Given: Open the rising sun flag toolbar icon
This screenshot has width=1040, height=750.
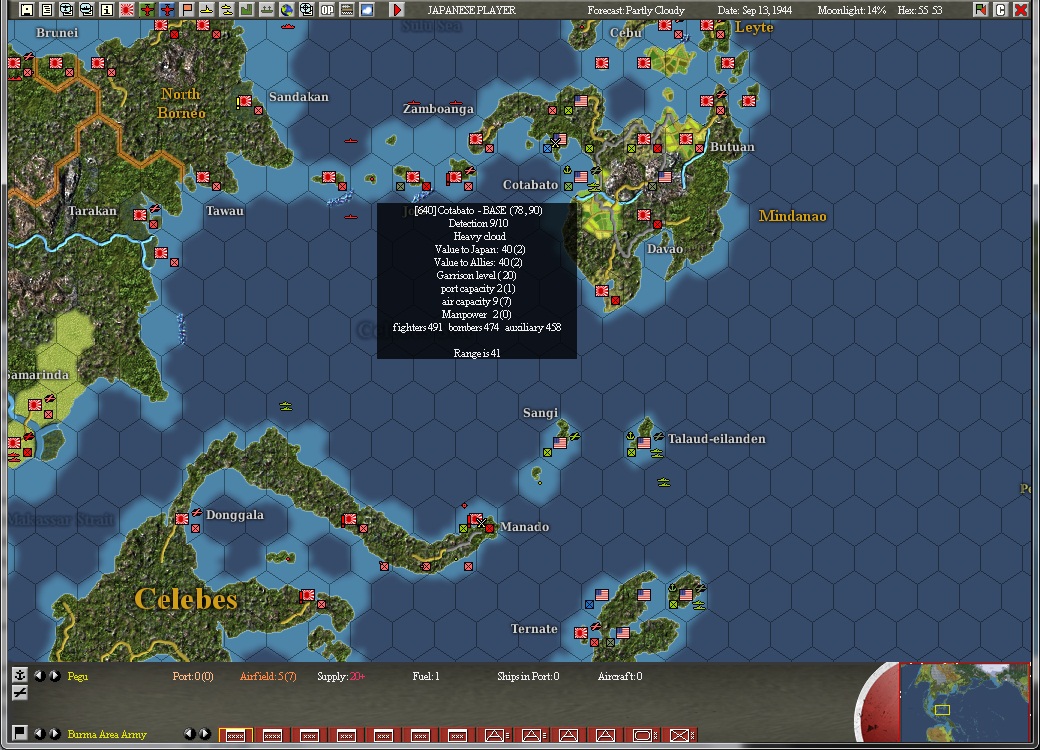Looking at the screenshot, I should 127,10.
